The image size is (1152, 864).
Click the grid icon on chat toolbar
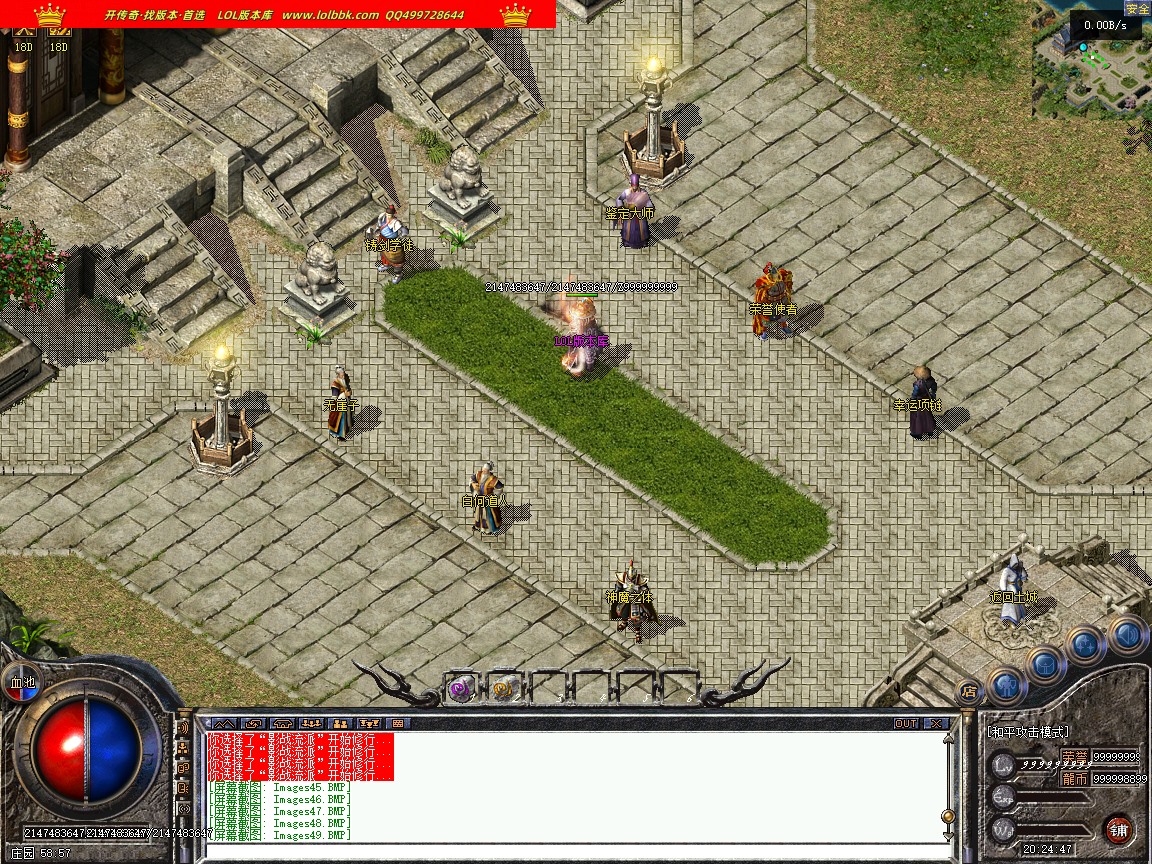(x=398, y=723)
